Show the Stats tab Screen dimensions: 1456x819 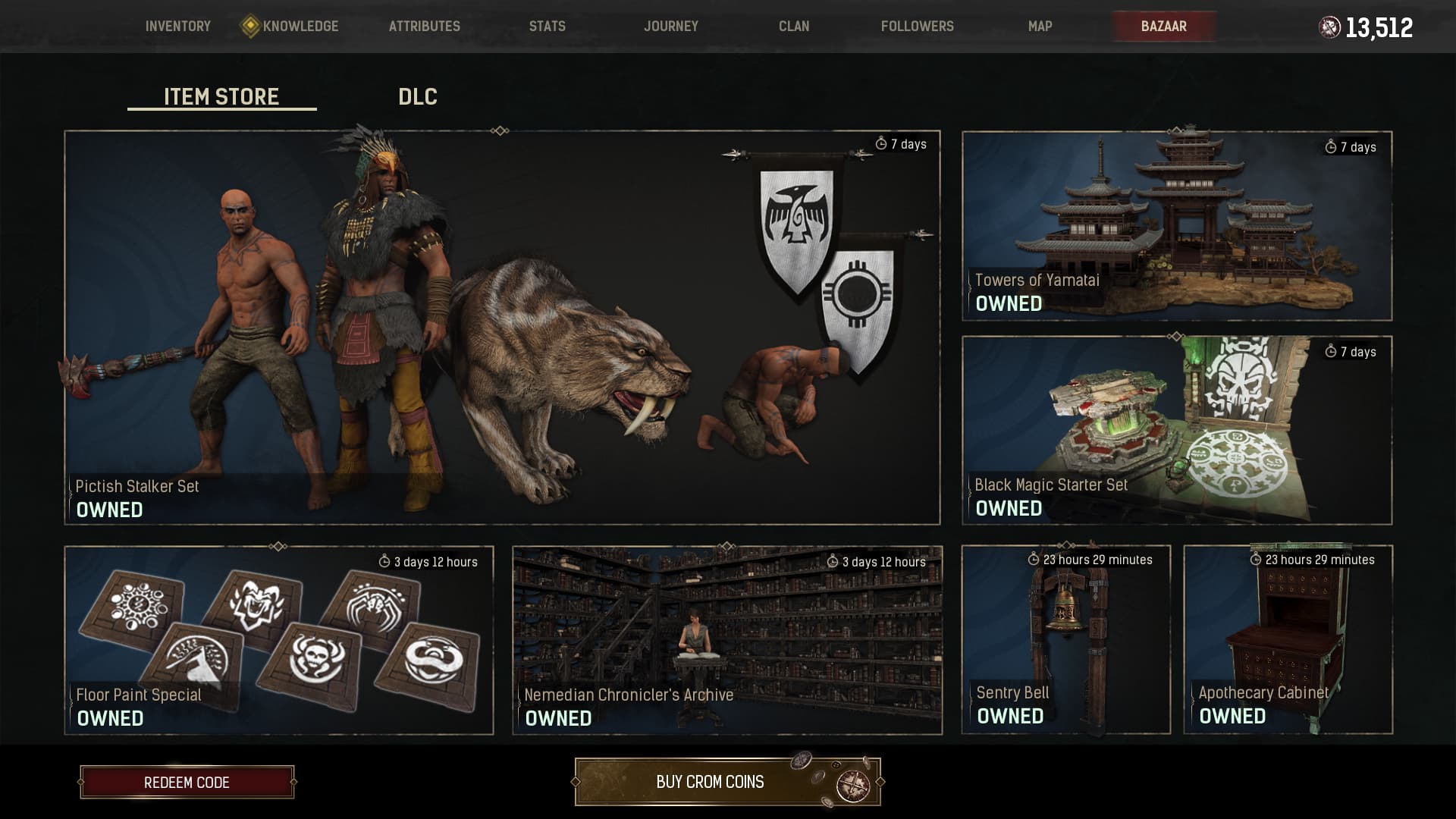[548, 27]
